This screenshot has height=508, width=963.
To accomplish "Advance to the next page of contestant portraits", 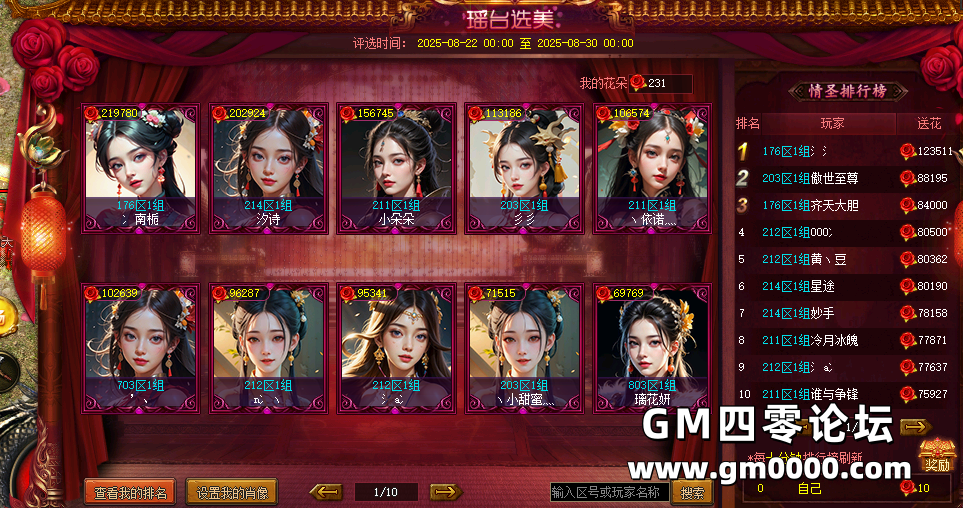I will (x=445, y=492).
